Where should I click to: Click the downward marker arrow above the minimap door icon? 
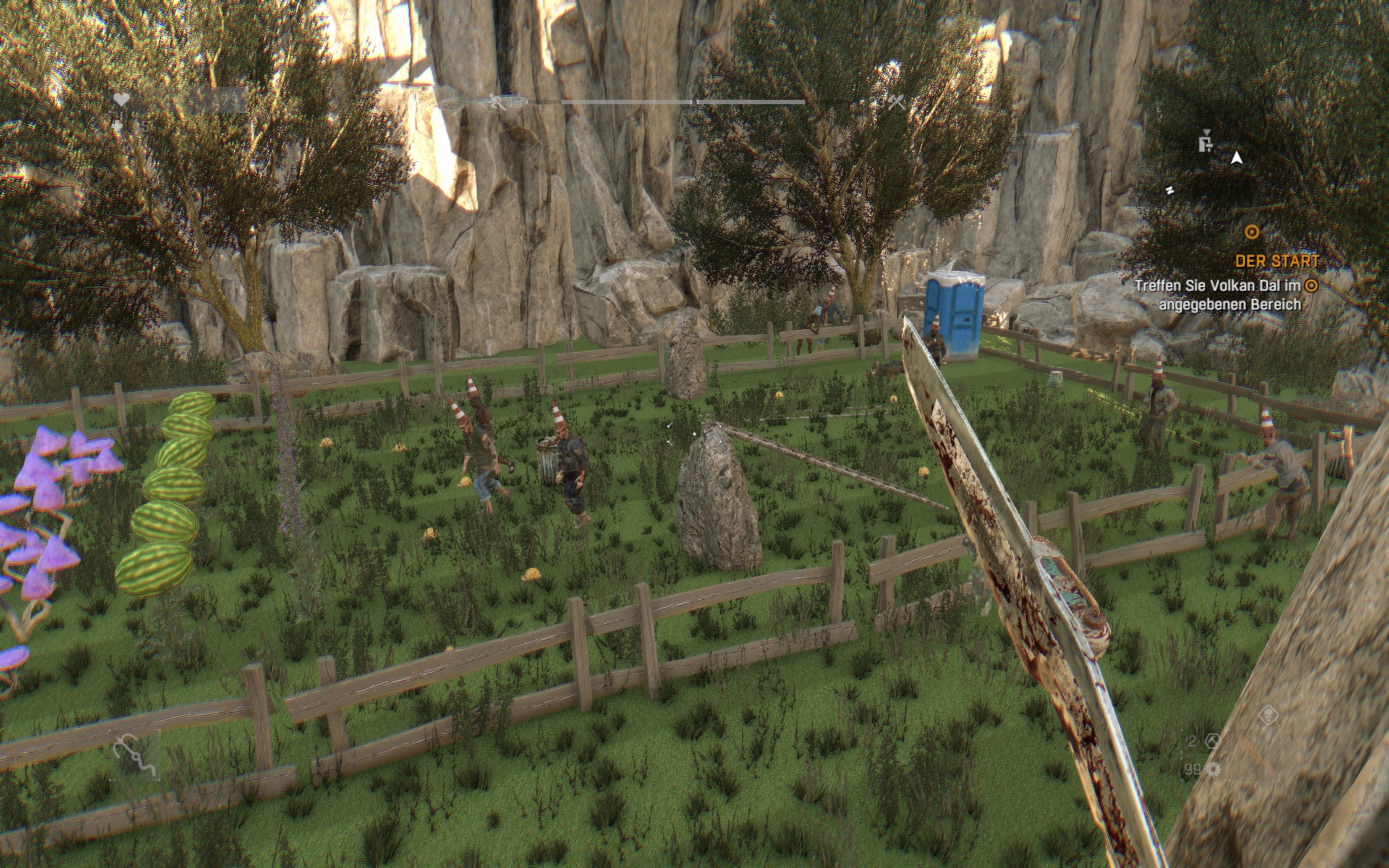coord(1207,132)
